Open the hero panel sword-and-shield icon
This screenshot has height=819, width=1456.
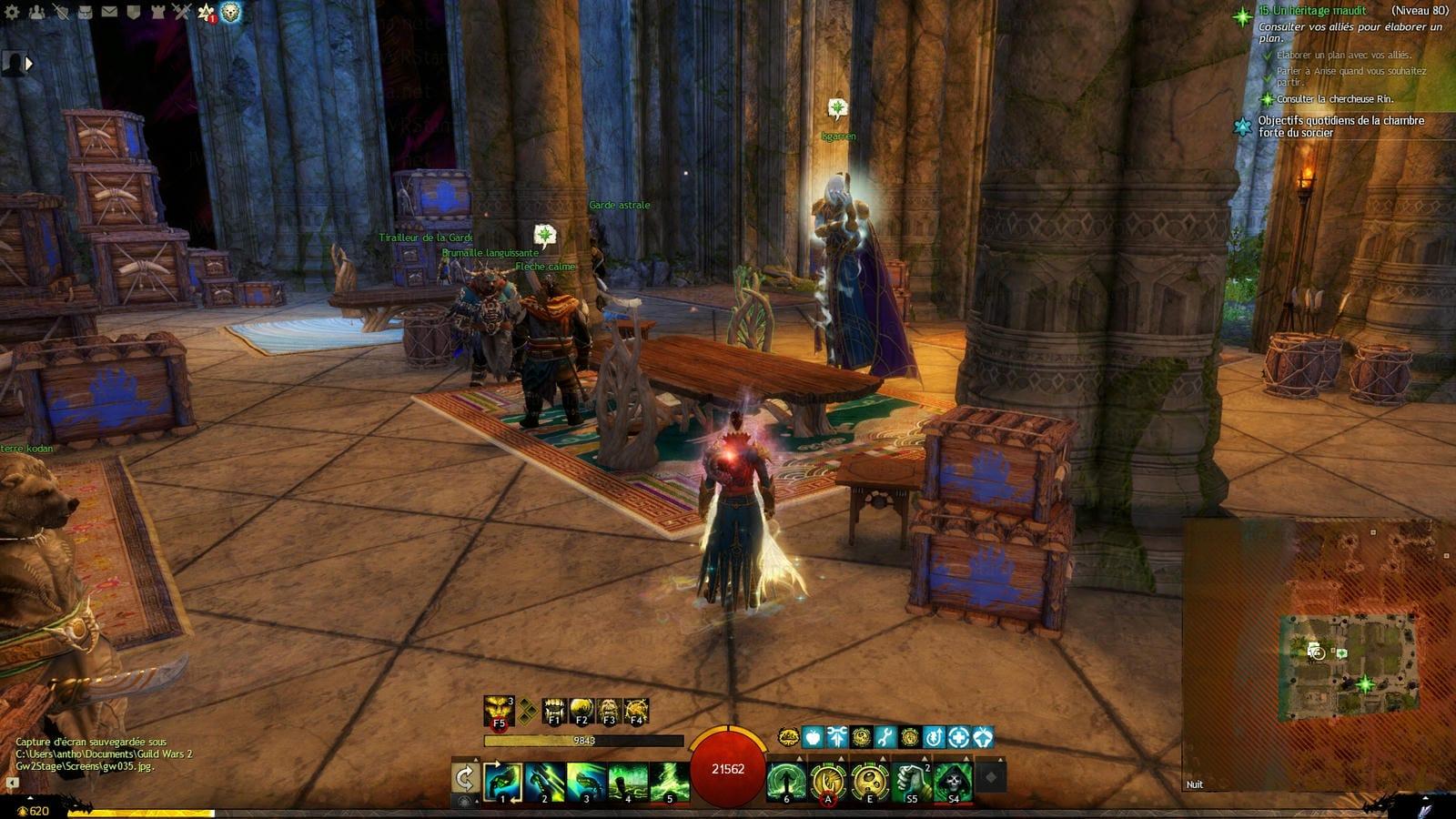pos(60,12)
